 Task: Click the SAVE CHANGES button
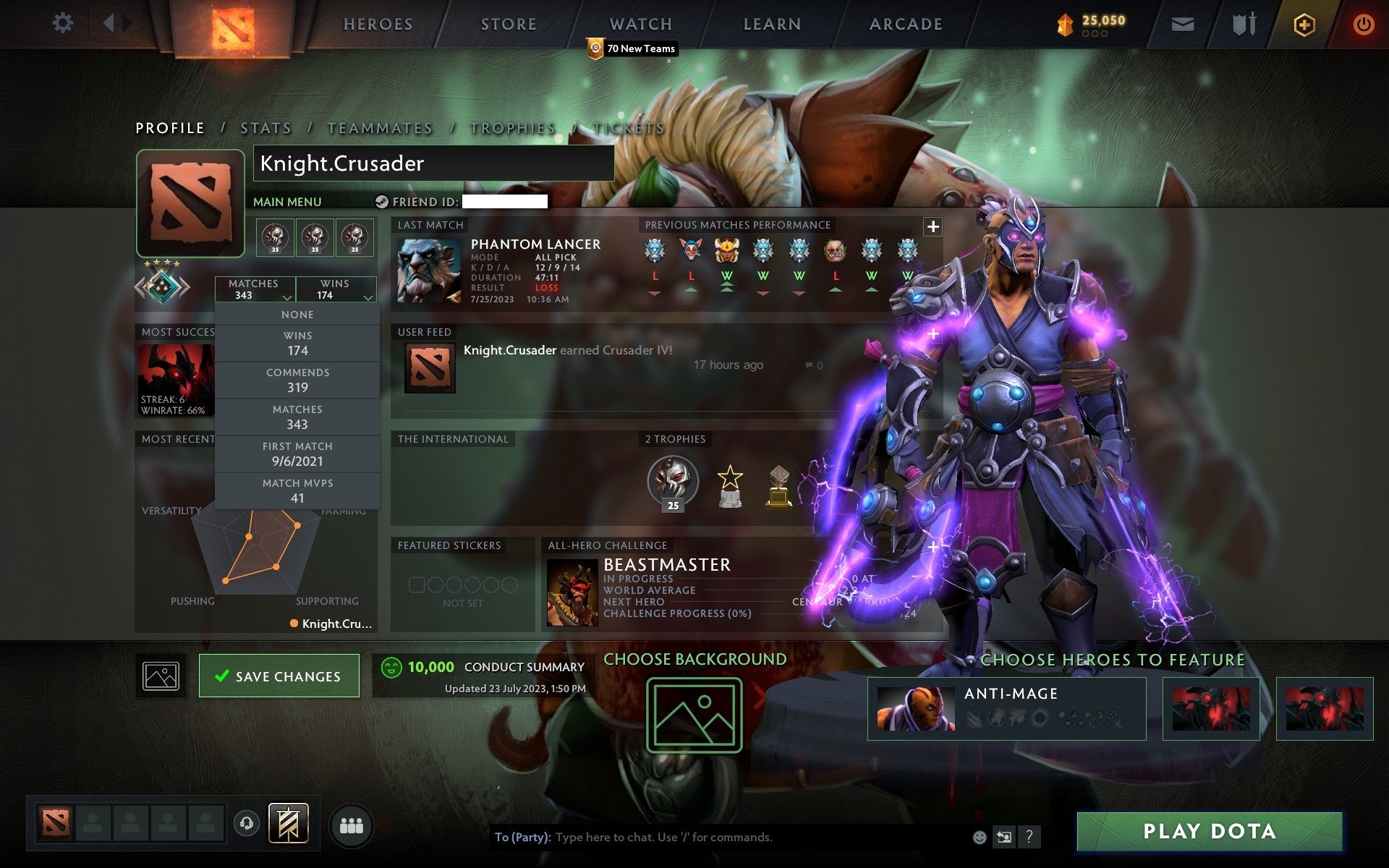279,676
